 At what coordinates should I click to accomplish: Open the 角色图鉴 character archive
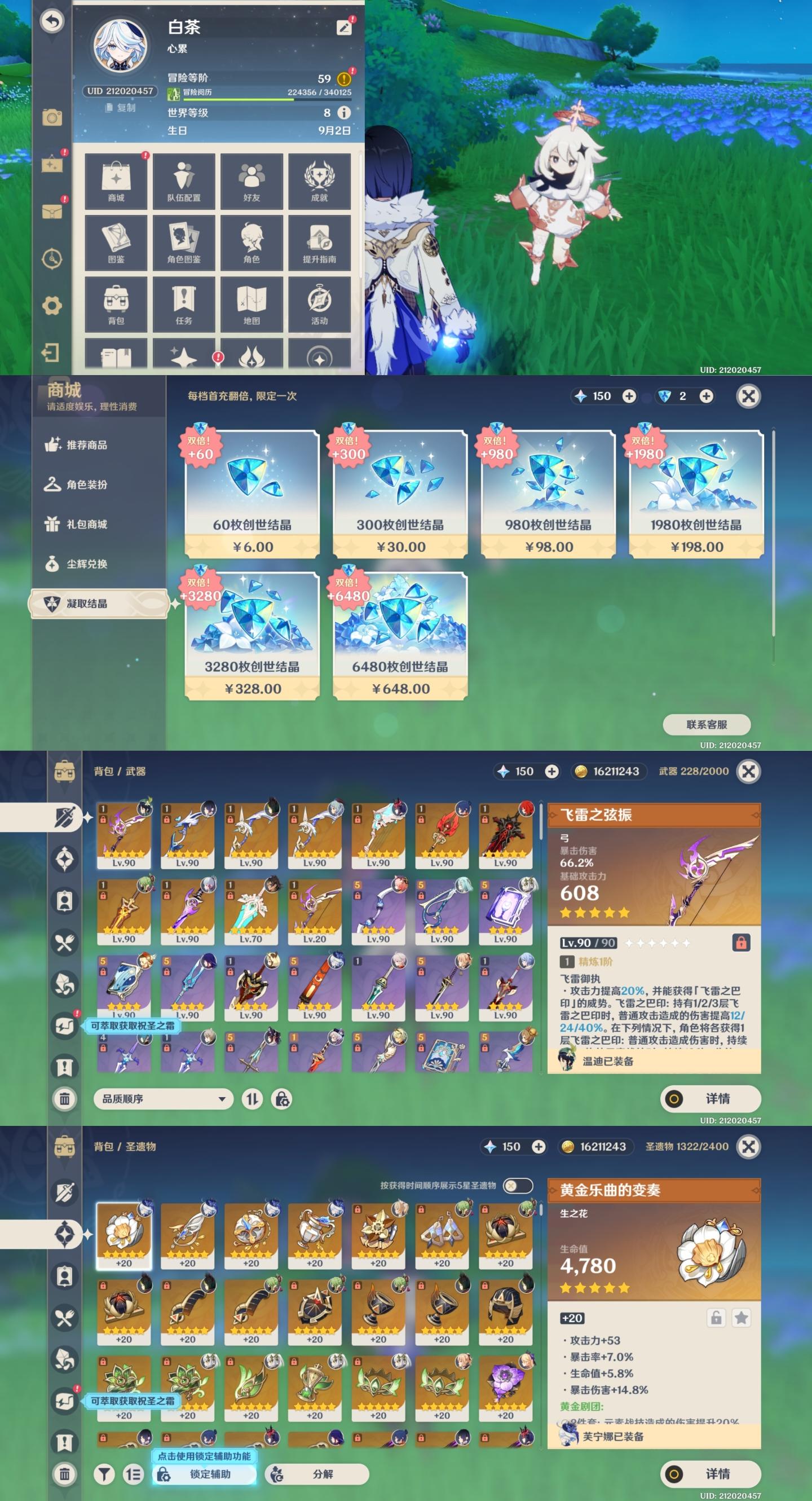(183, 243)
